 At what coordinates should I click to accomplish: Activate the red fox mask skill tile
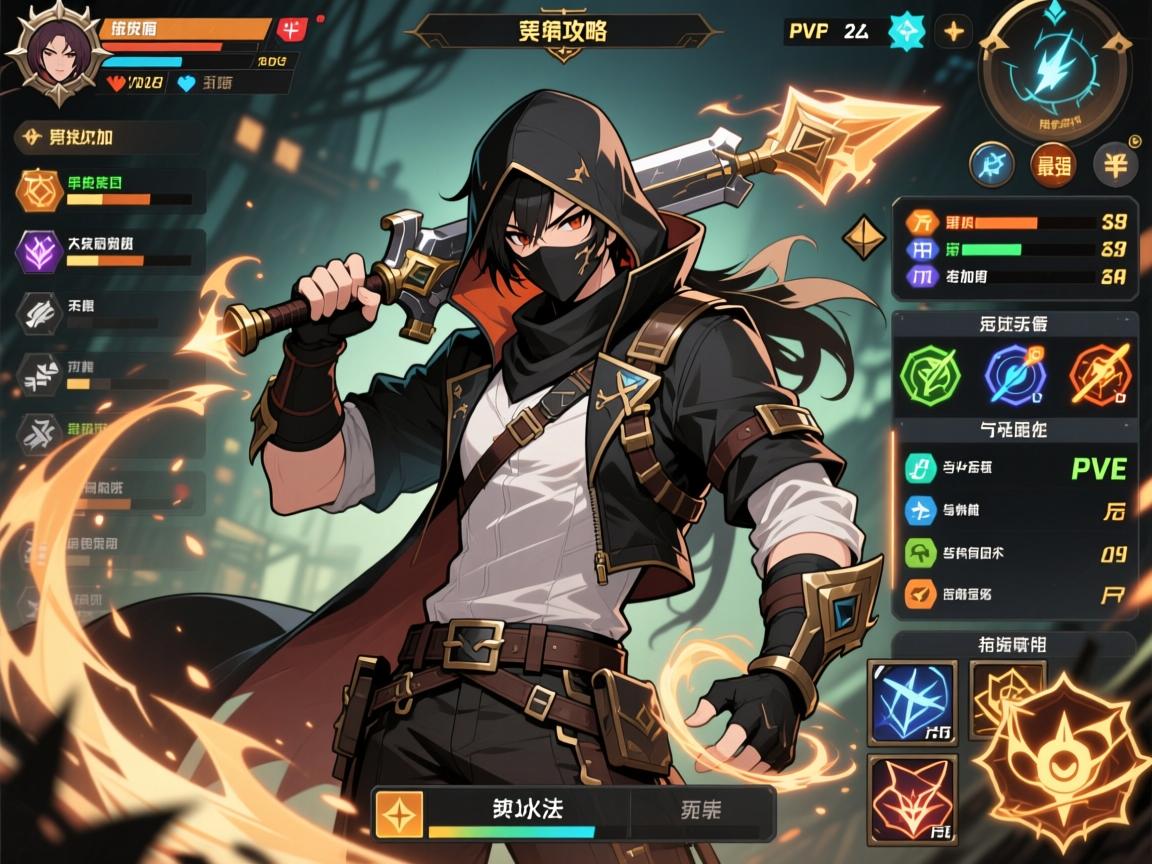(912, 798)
